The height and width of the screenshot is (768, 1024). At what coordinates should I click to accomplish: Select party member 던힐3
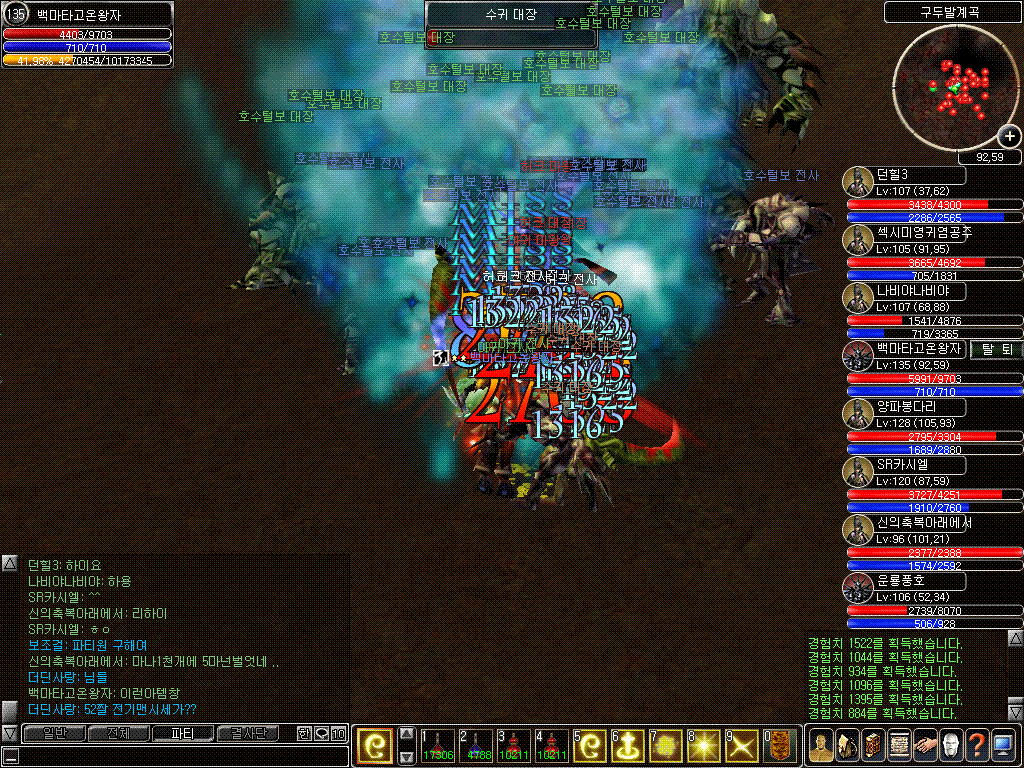point(905,175)
